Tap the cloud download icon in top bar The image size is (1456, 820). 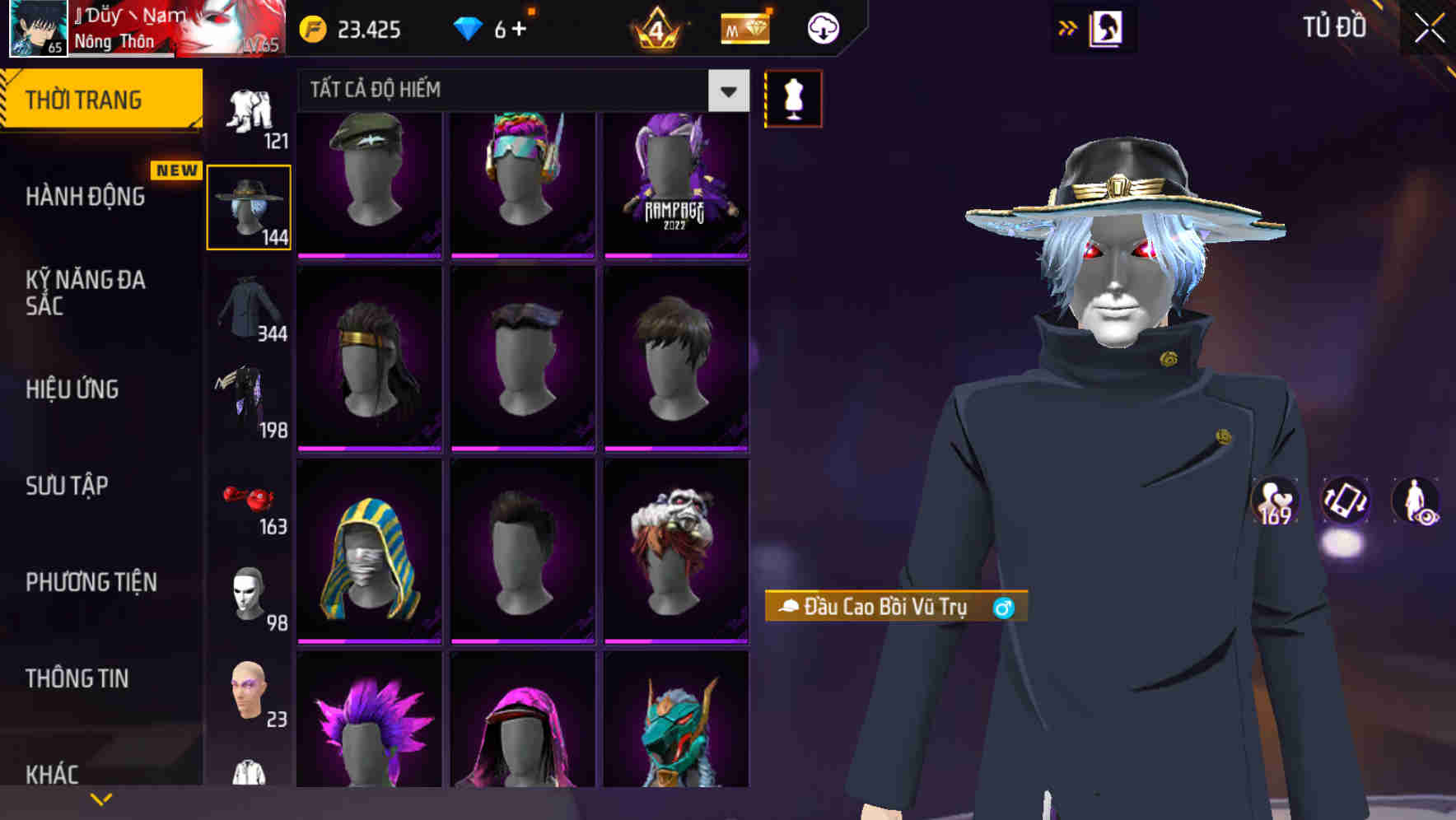pos(822,27)
